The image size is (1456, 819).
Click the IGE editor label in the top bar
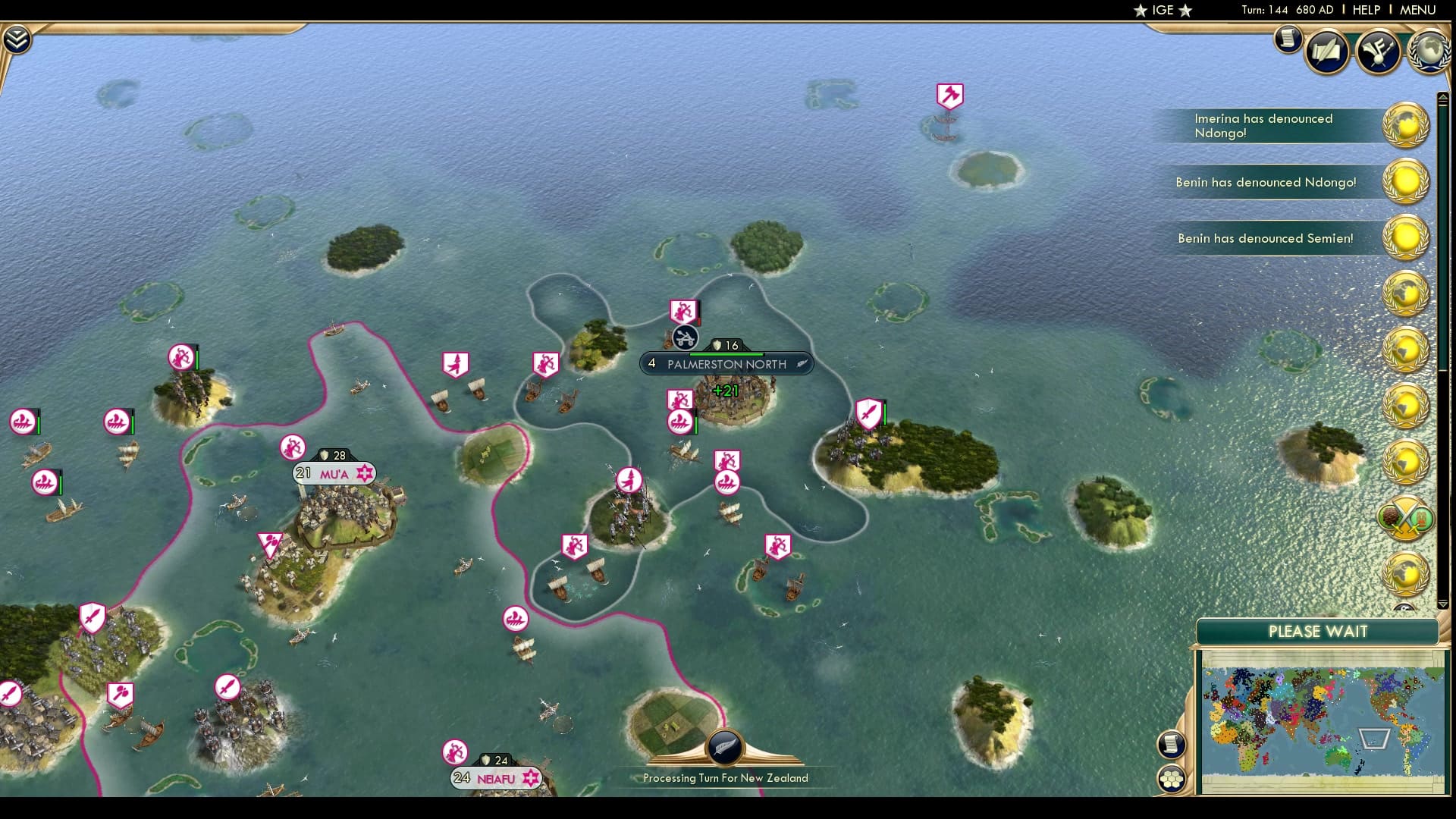1161,11
